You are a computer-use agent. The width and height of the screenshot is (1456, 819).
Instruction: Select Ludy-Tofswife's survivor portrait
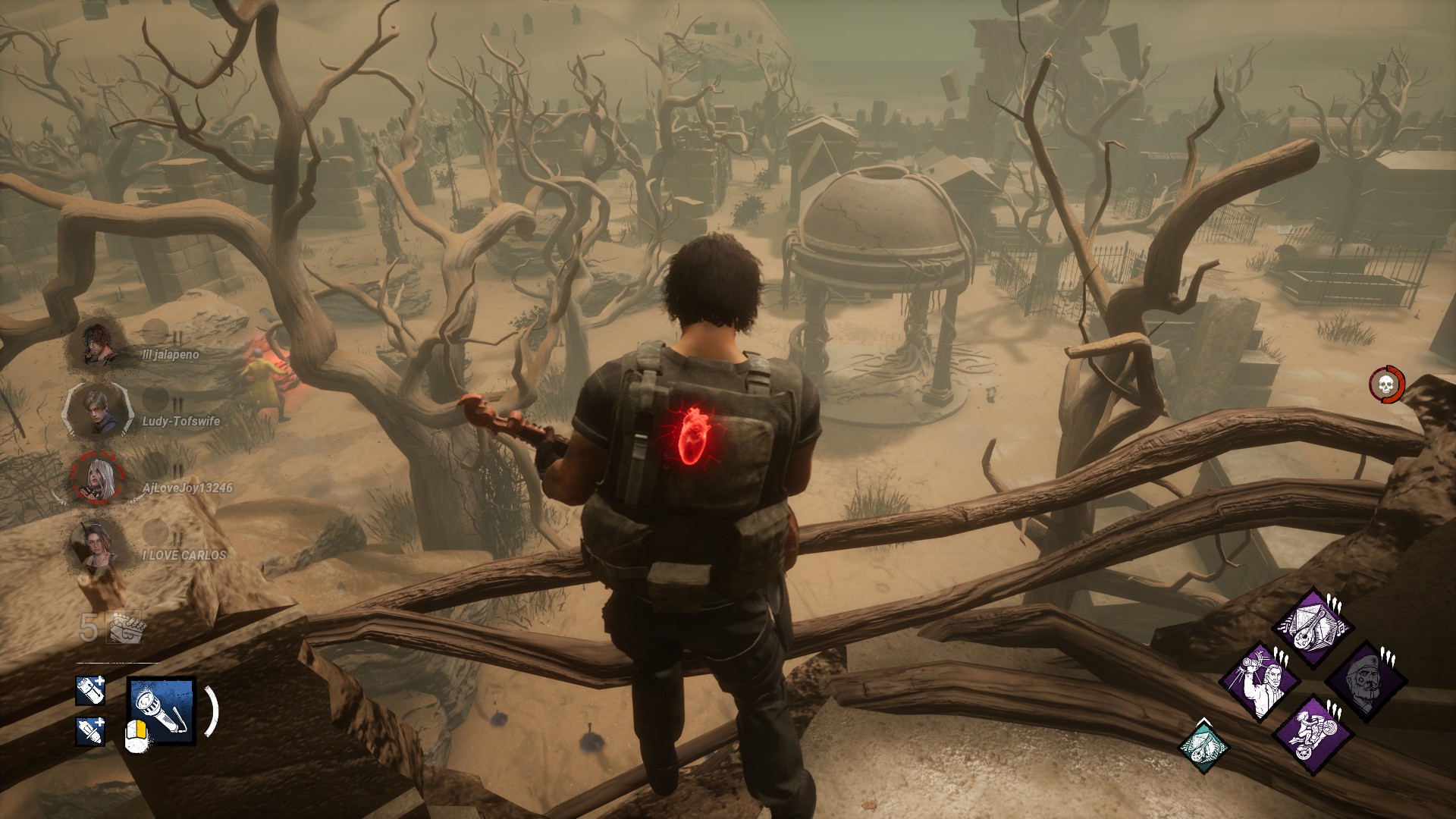96,411
